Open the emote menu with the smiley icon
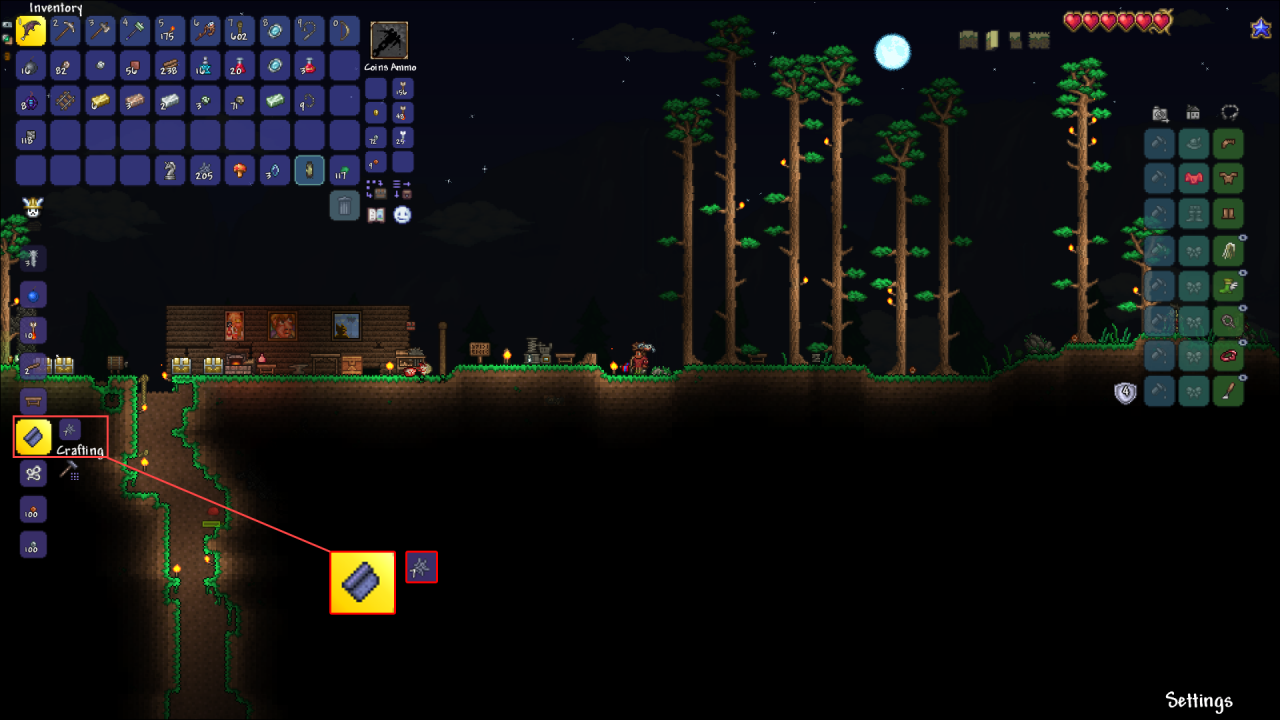This screenshot has height=720, width=1280. point(403,215)
